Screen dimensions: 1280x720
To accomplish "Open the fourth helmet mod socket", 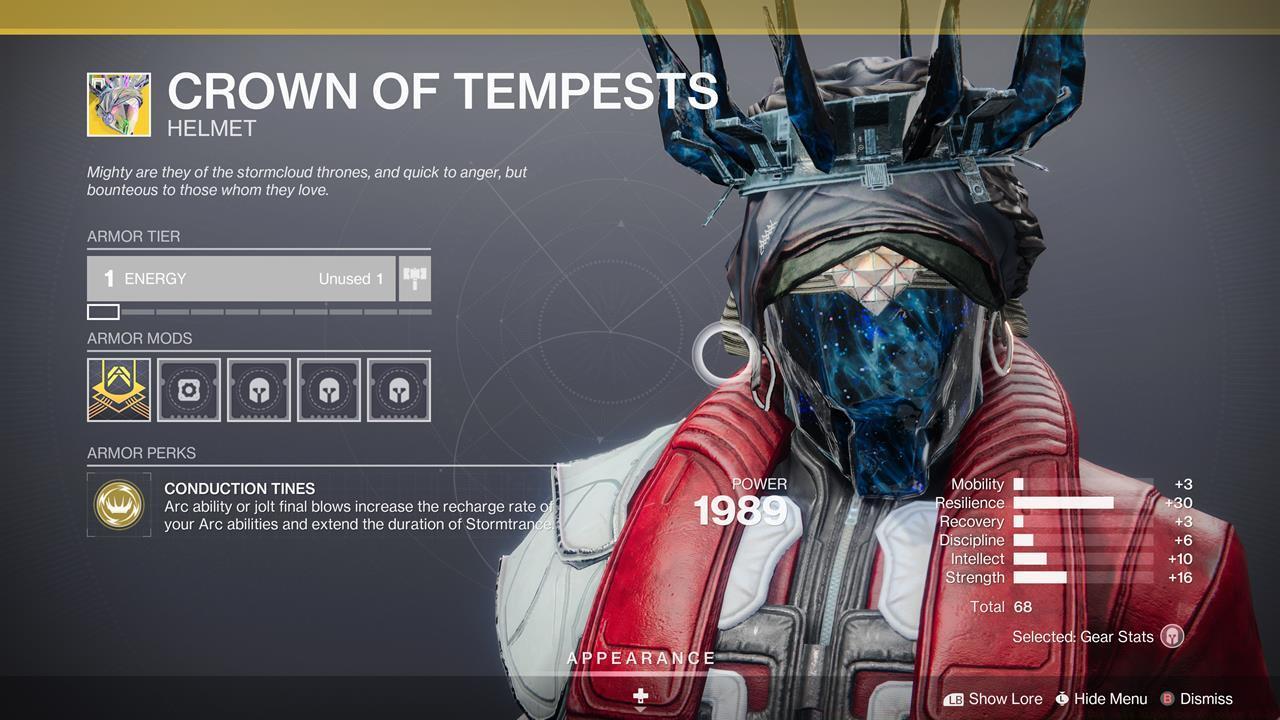I will [329, 390].
